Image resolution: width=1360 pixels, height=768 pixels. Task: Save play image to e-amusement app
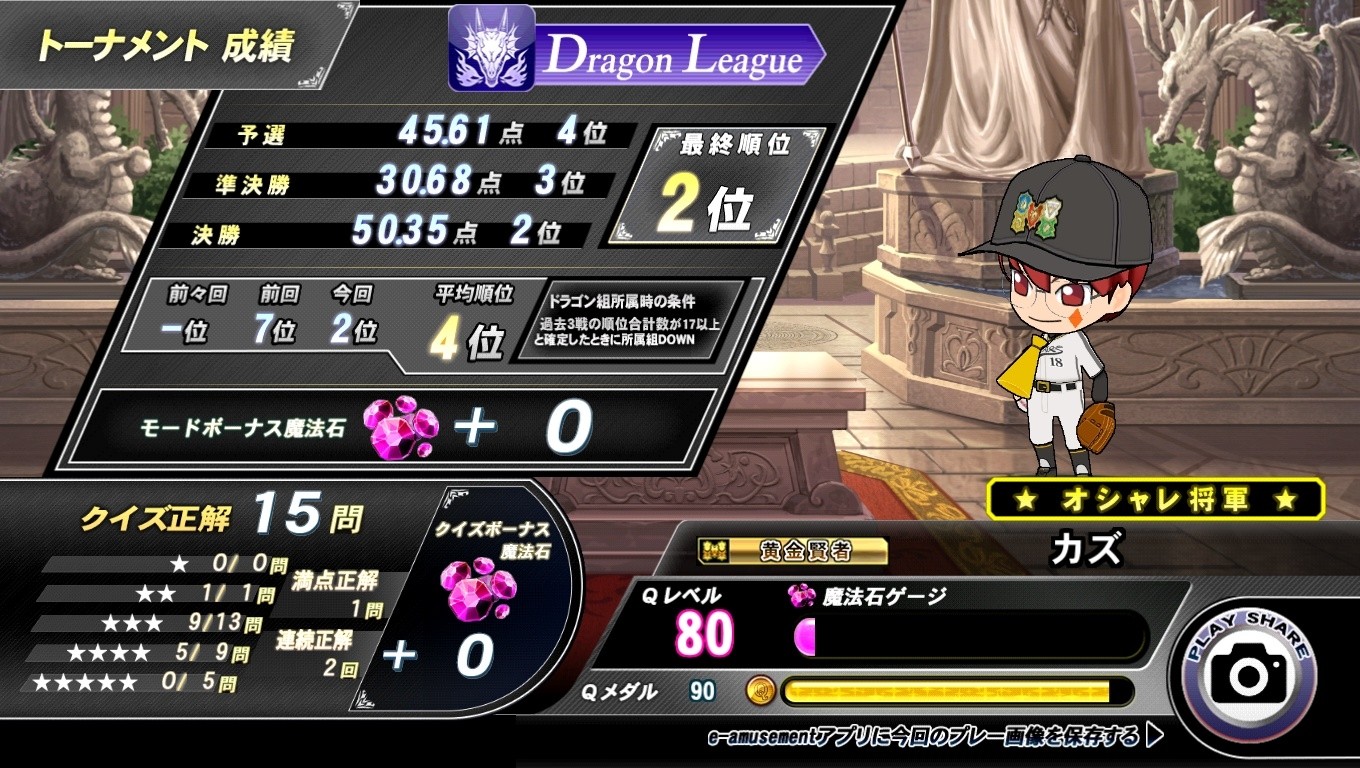pyautogui.click(x=934, y=737)
